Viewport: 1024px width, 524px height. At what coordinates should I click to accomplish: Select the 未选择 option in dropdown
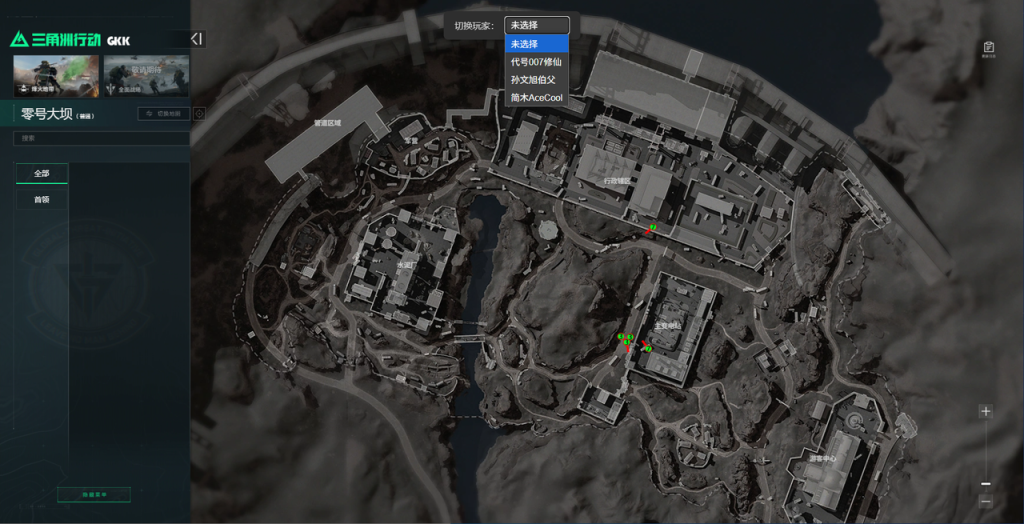(538, 44)
